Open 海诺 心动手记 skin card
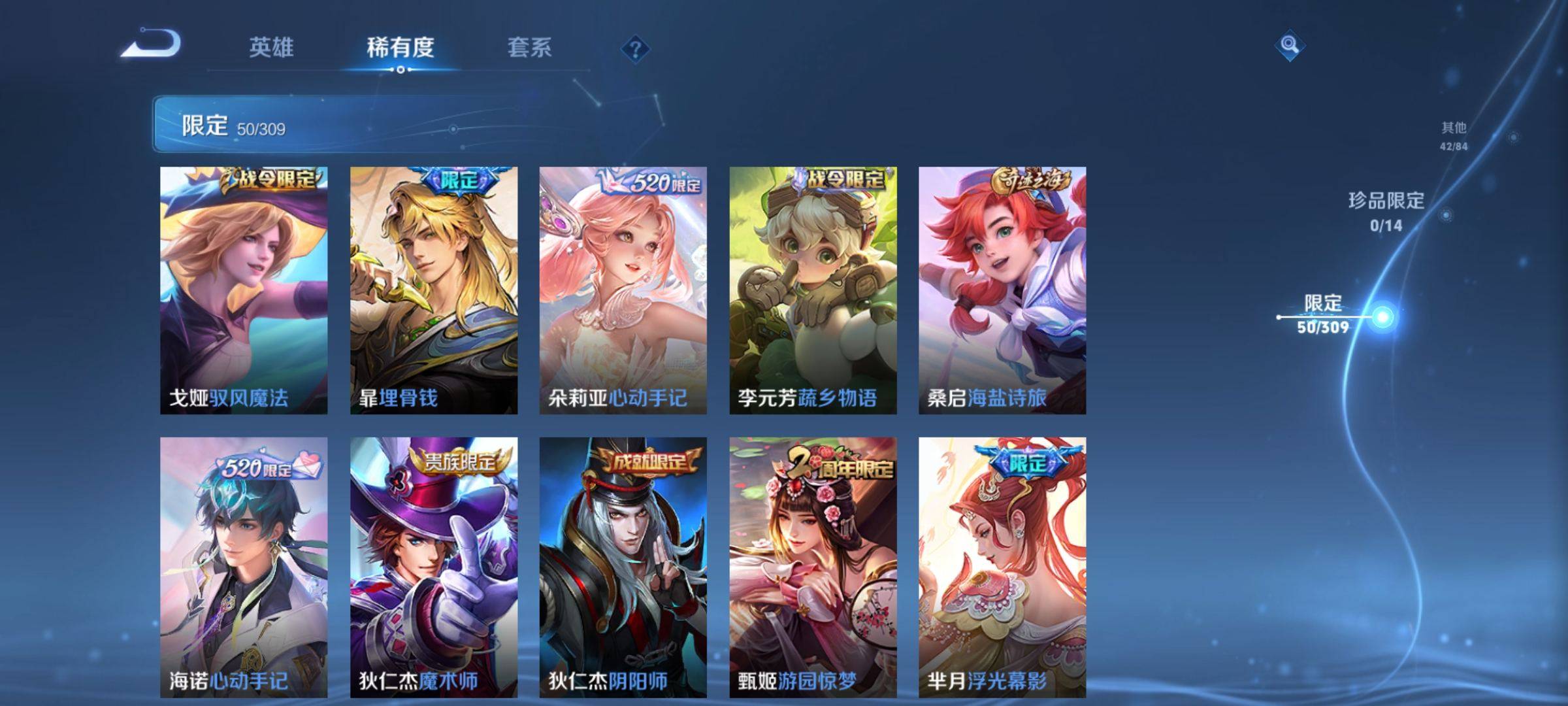The width and height of the screenshot is (1568, 706). tap(244, 566)
